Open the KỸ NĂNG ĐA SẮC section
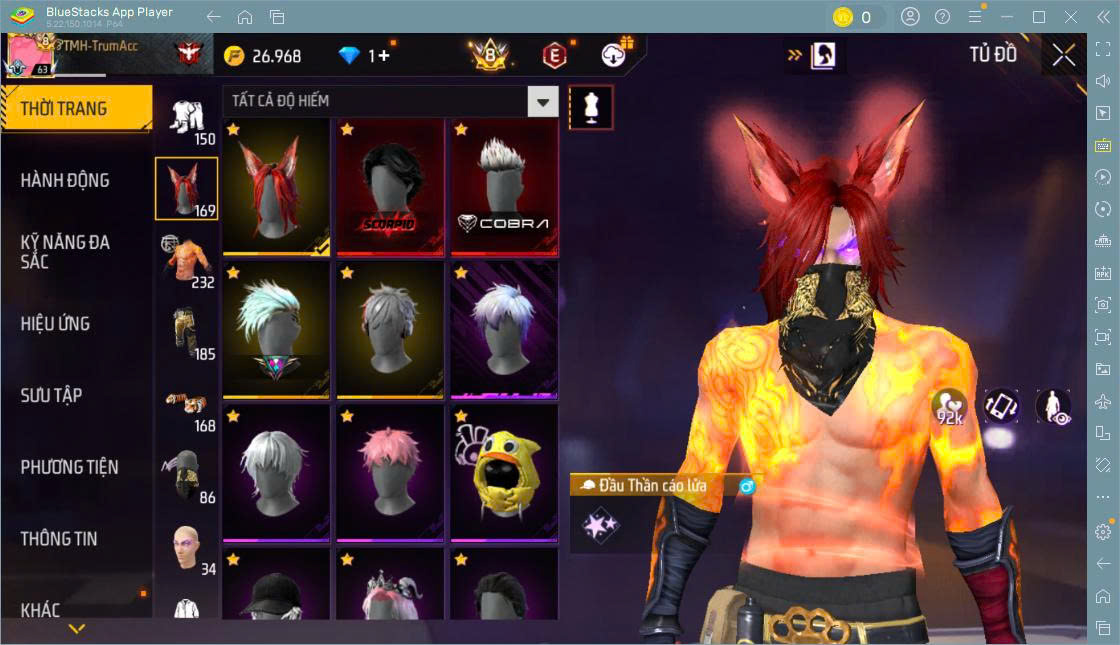Image resolution: width=1120 pixels, height=645 pixels. [65, 252]
